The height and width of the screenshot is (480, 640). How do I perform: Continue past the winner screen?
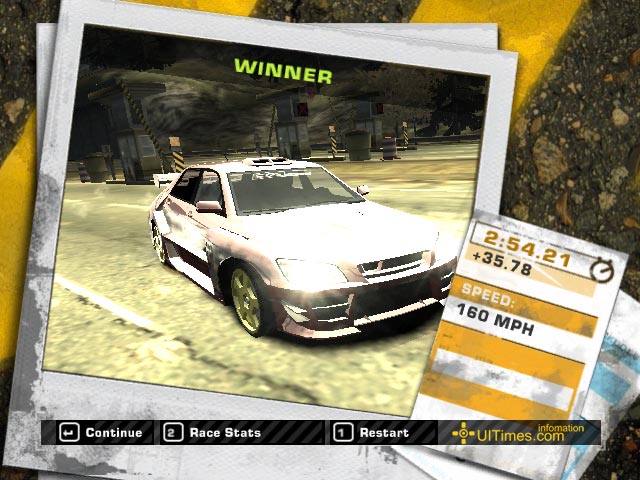(x=102, y=433)
